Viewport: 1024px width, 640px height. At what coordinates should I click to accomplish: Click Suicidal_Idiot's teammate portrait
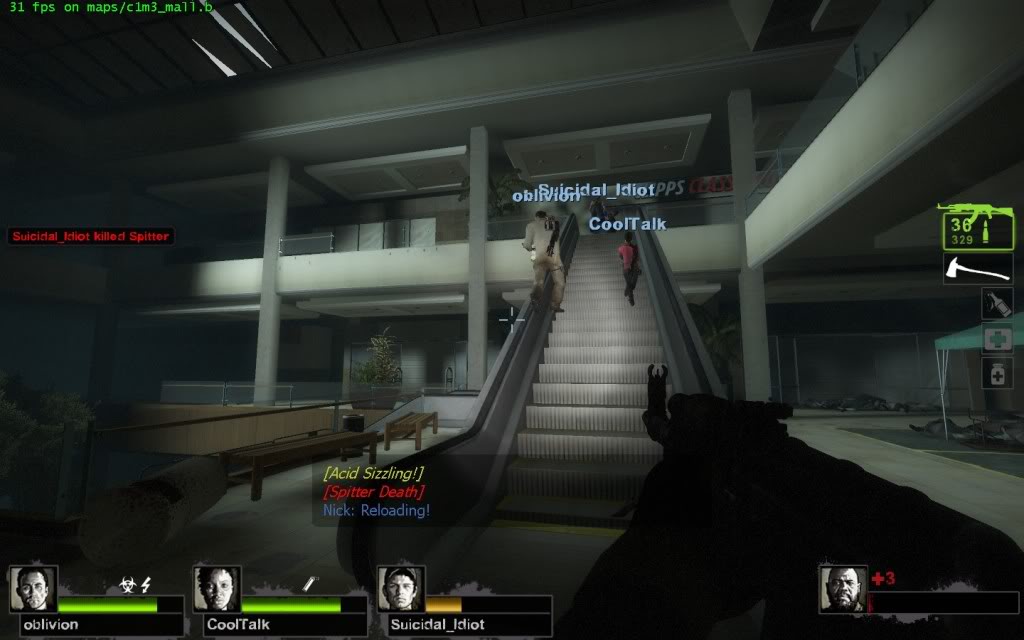[401, 590]
